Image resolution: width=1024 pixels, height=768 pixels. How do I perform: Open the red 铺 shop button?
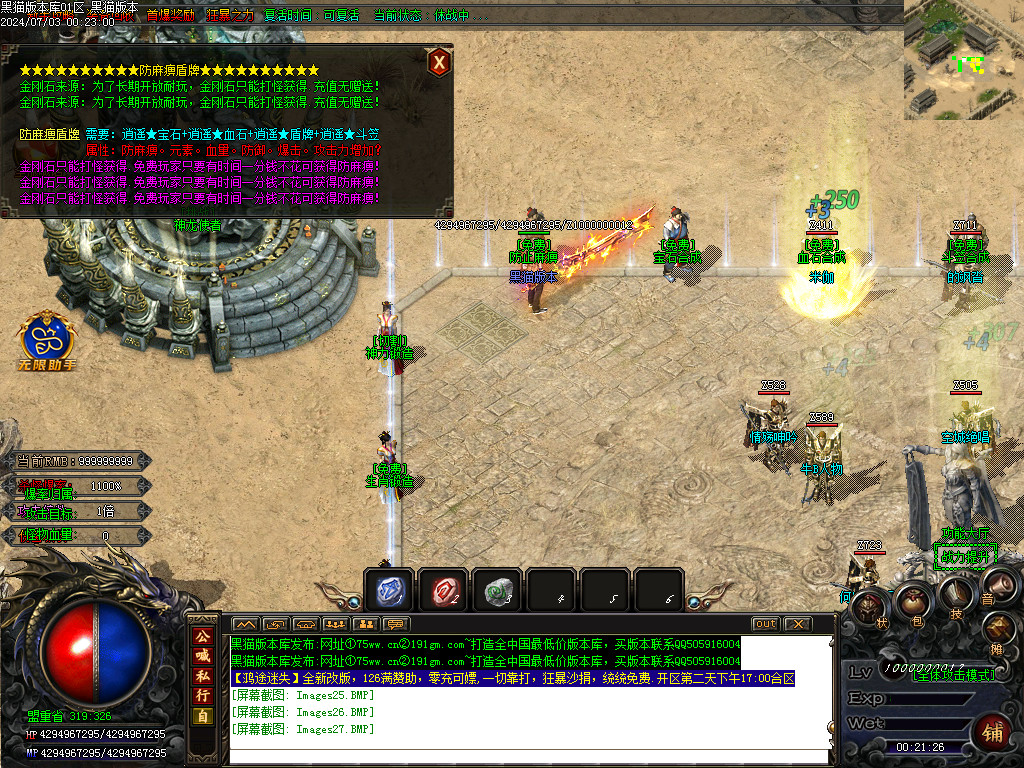[x=992, y=731]
